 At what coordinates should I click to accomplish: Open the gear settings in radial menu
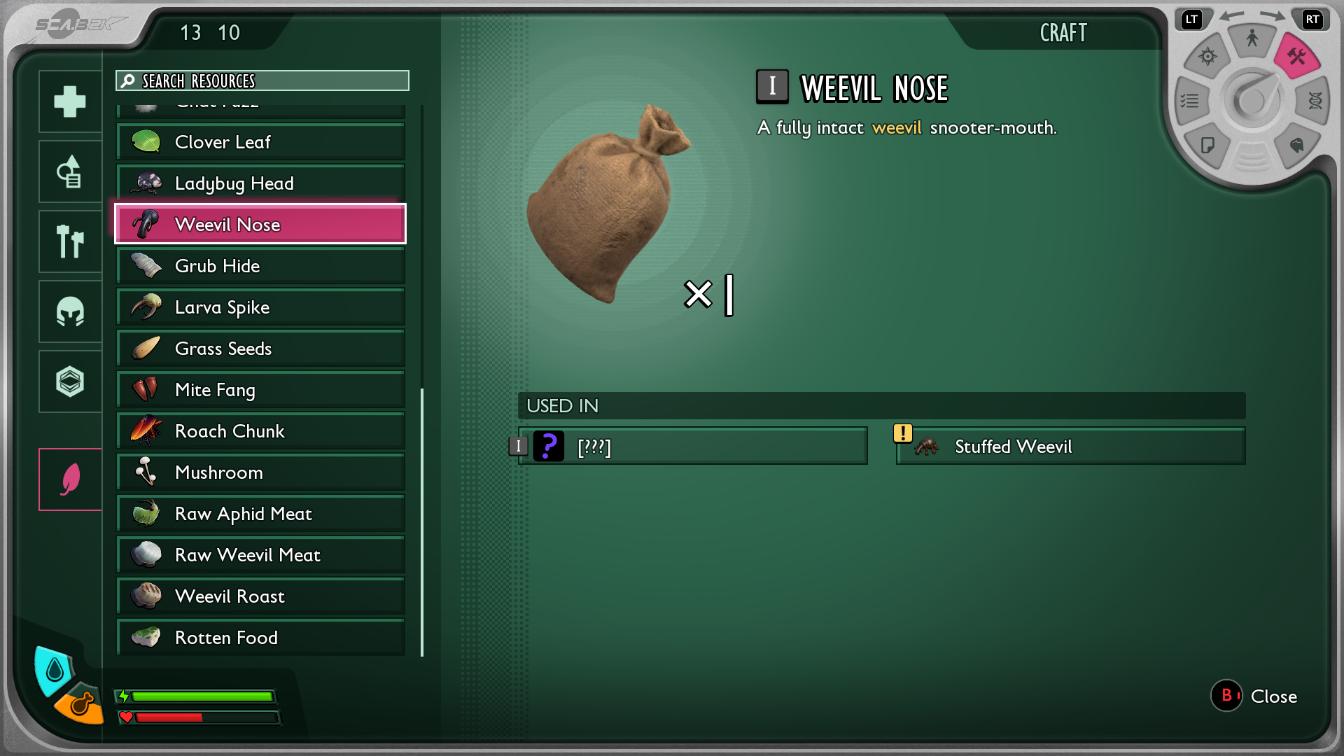point(1208,57)
